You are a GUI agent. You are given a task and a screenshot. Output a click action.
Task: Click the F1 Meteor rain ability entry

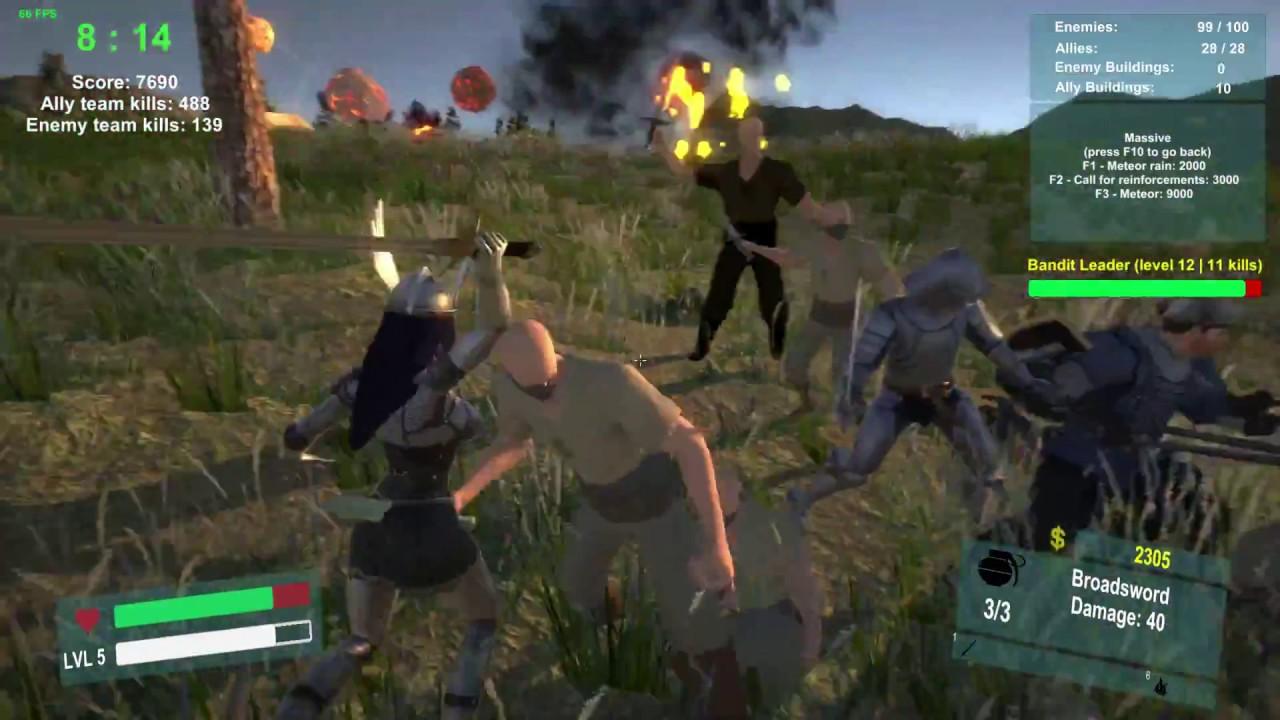1147,166
